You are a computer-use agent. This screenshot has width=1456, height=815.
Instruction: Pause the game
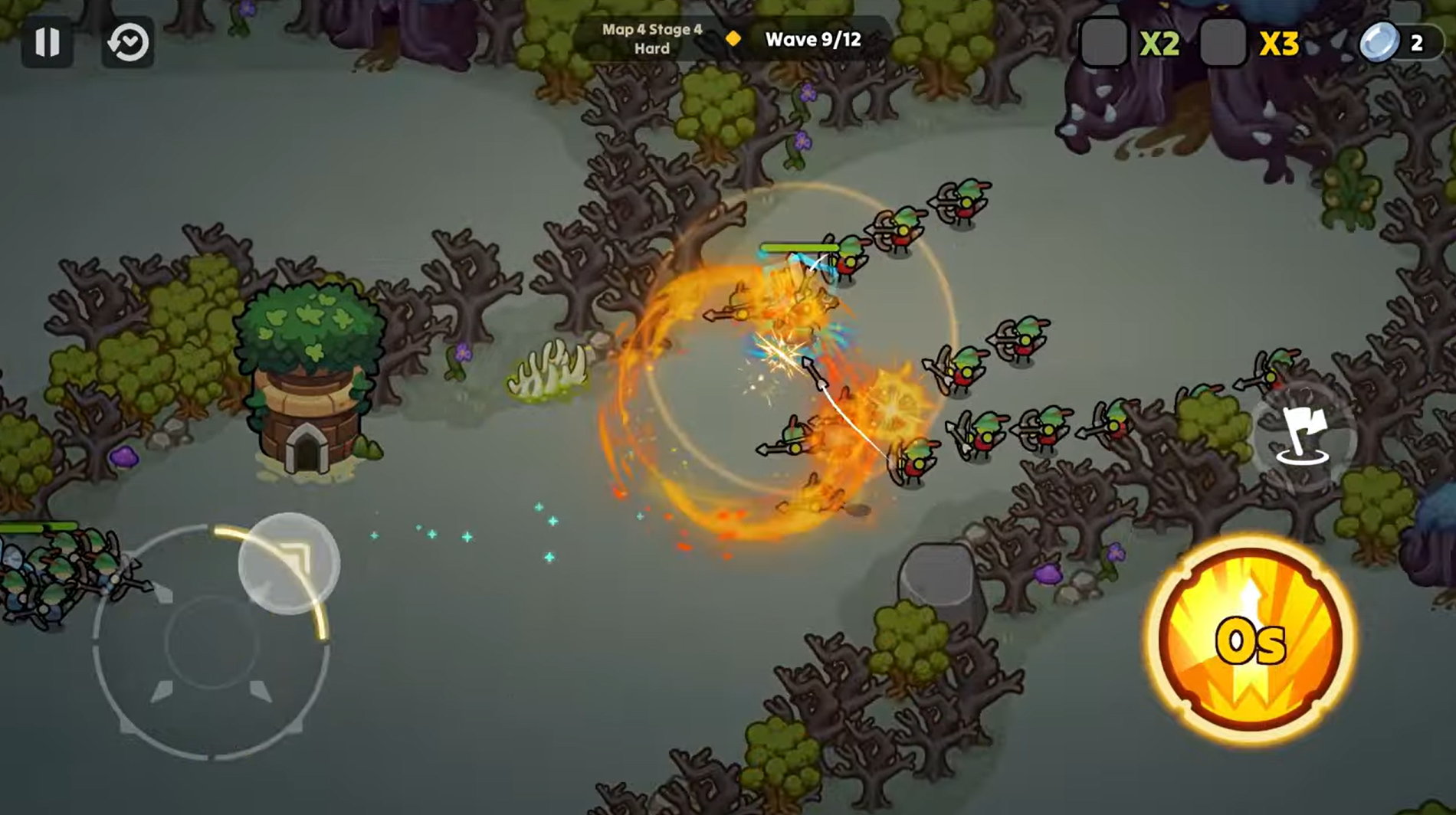pos(47,42)
